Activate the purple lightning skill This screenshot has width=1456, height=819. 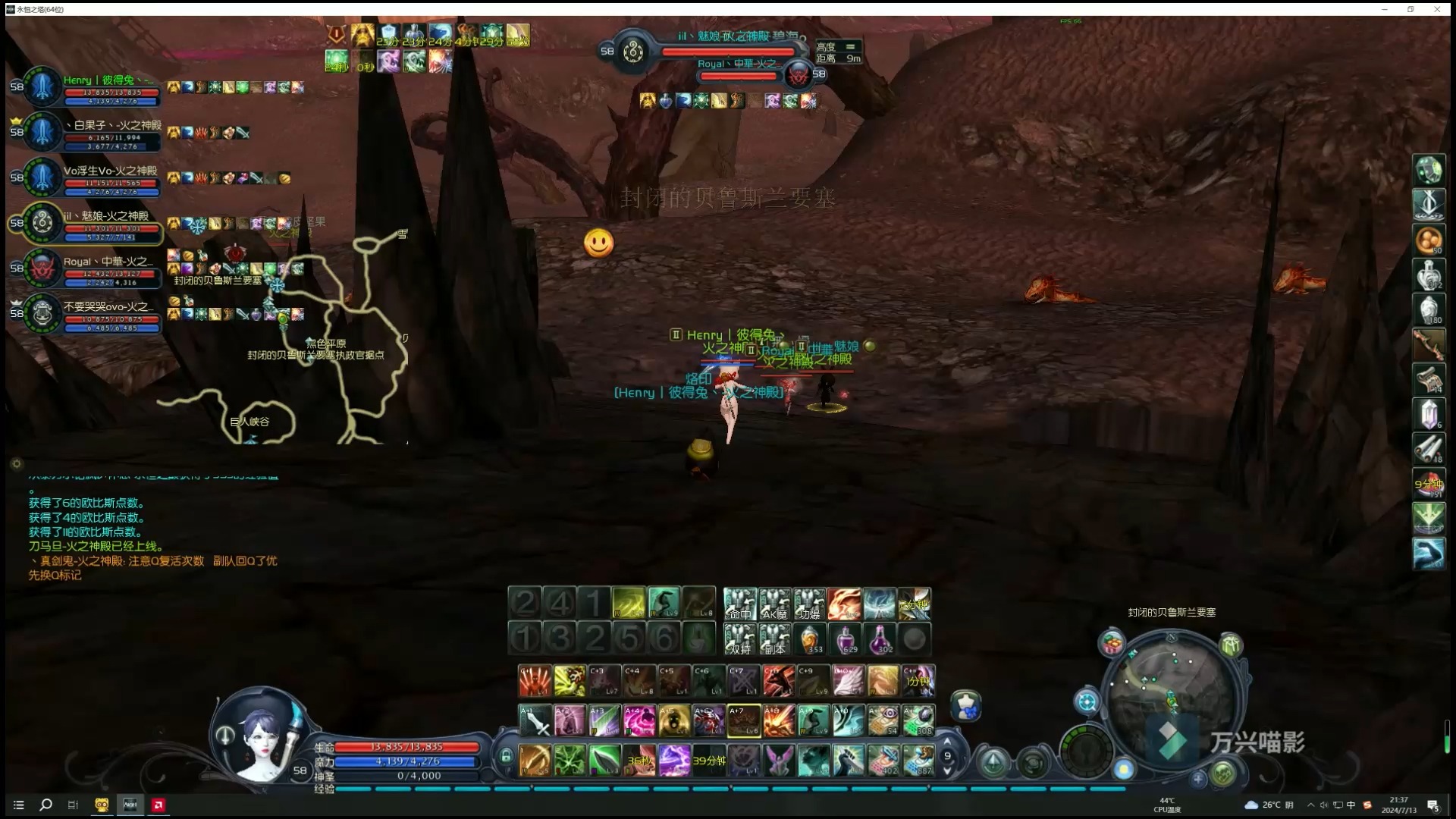[674, 760]
